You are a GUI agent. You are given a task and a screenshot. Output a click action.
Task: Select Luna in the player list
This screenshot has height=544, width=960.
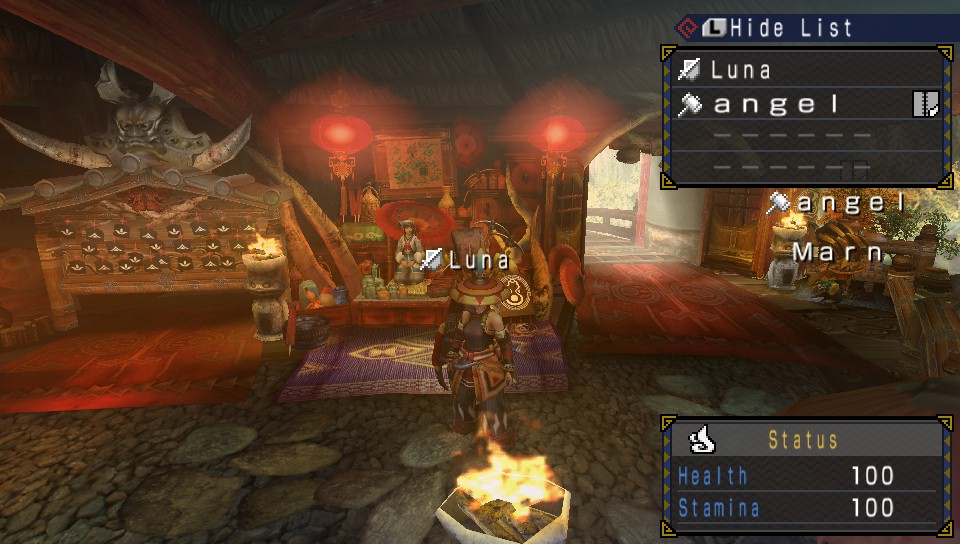[x=741, y=70]
